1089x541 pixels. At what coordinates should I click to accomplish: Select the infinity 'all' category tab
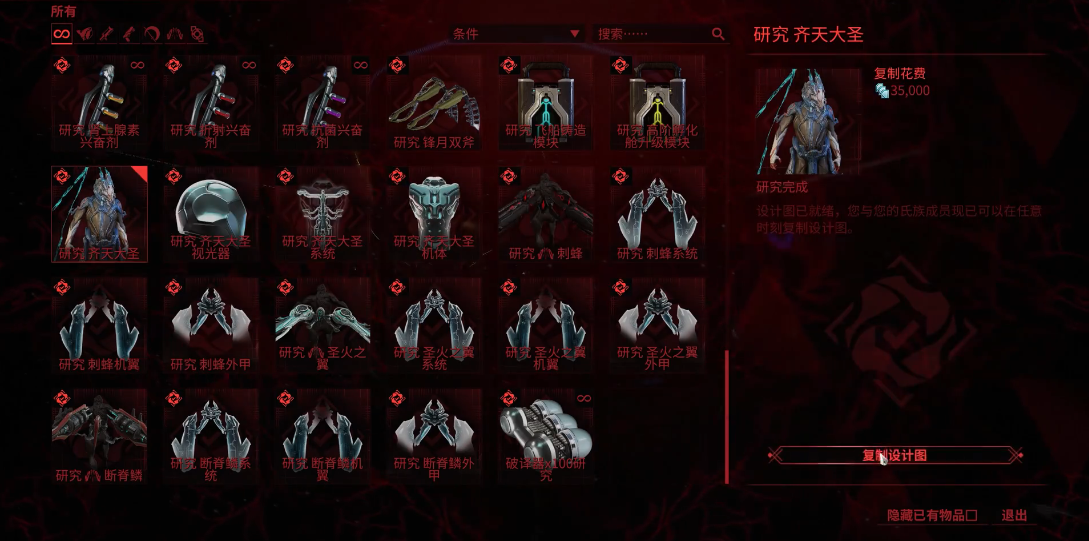[61, 34]
